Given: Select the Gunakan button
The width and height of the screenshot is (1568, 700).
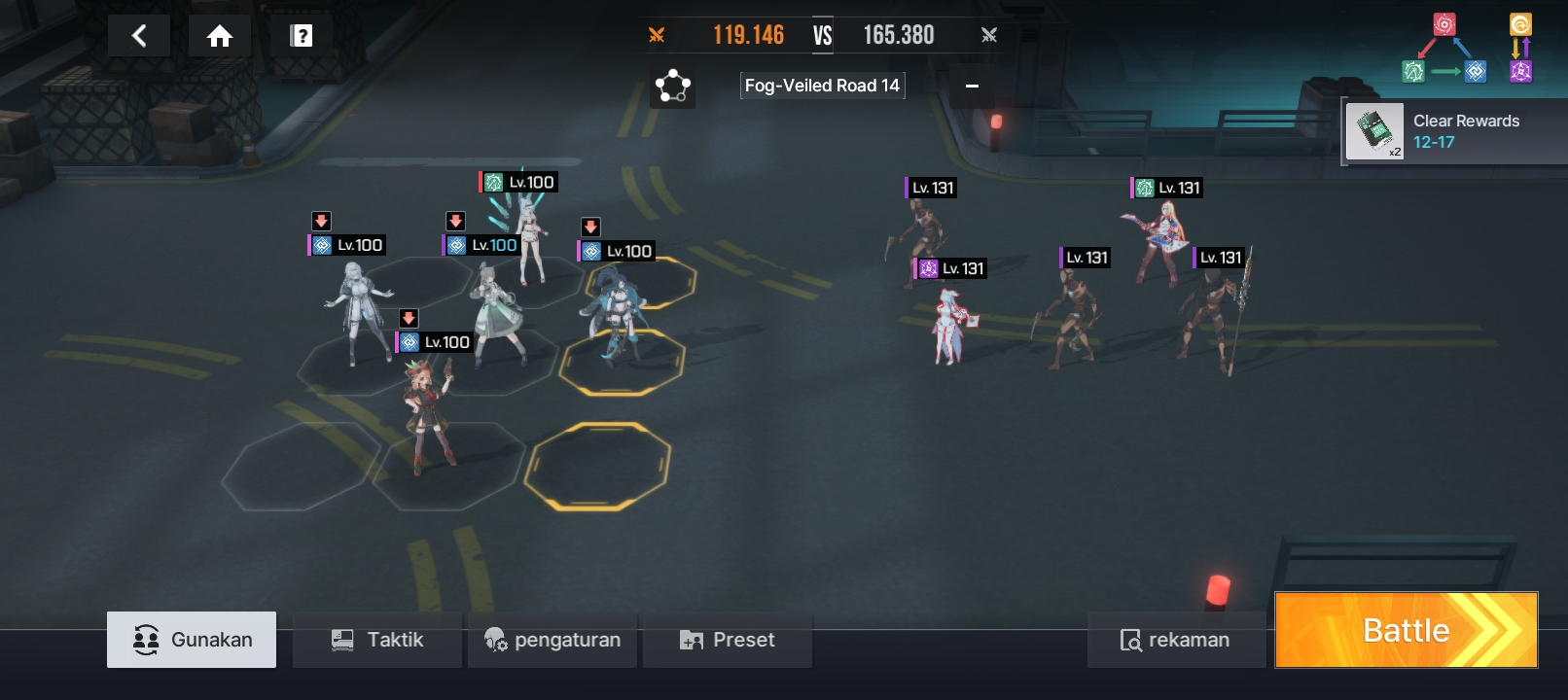Looking at the screenshot, I should (x=192, y=640).
